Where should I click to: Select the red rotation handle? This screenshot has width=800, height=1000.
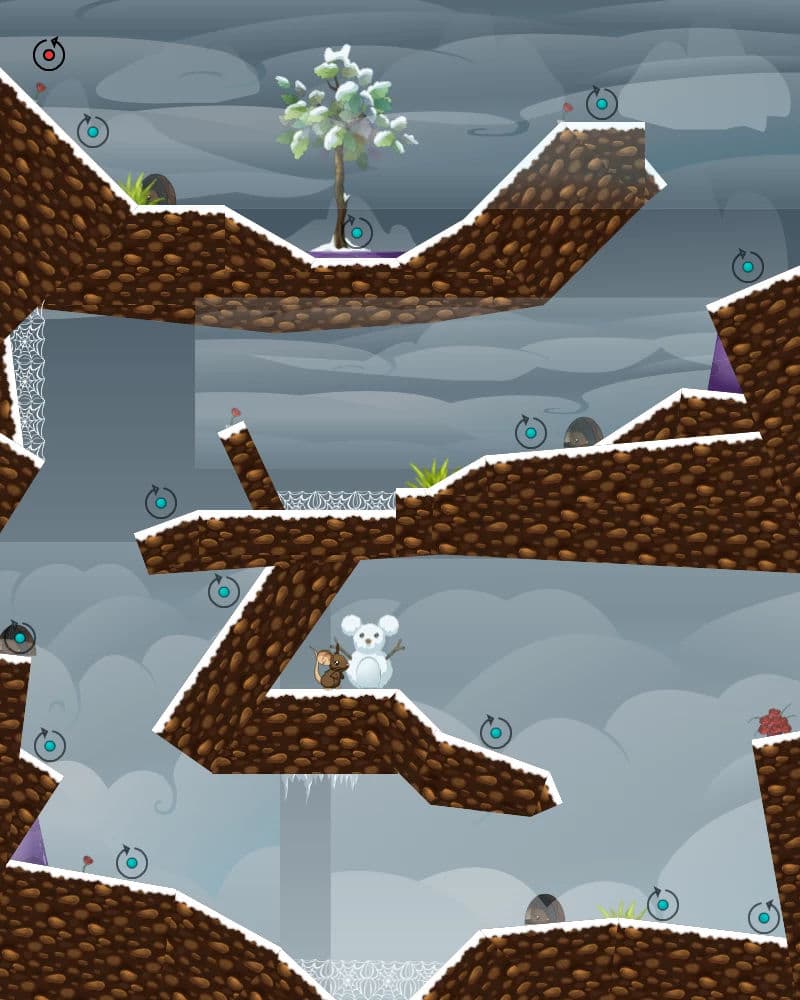click(48, 55)
